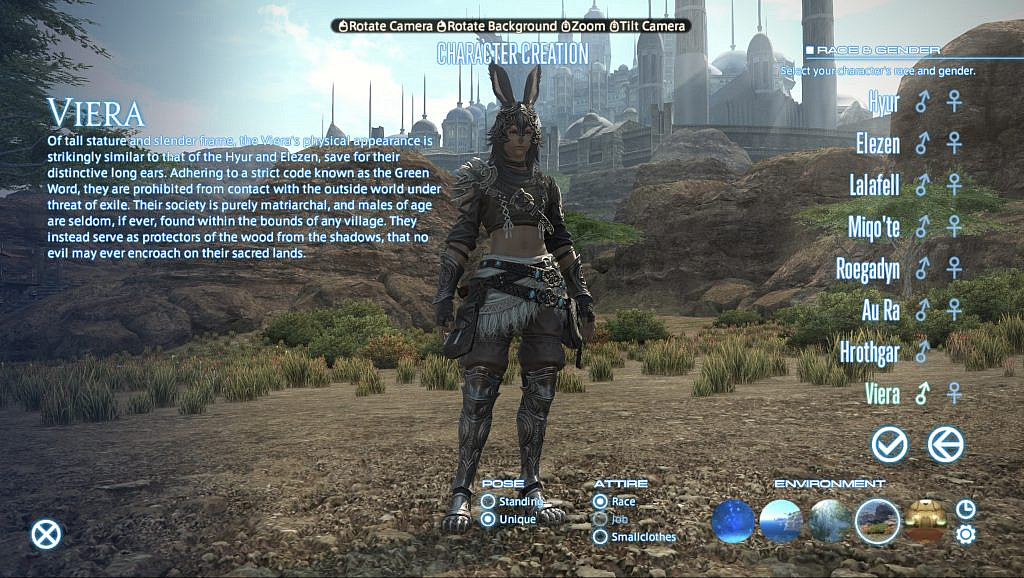Viewport: 1024px width, 578px height.
Task: Choose female Elezen gender symbol
Action: pyautogui.click(x=955, y=143)
